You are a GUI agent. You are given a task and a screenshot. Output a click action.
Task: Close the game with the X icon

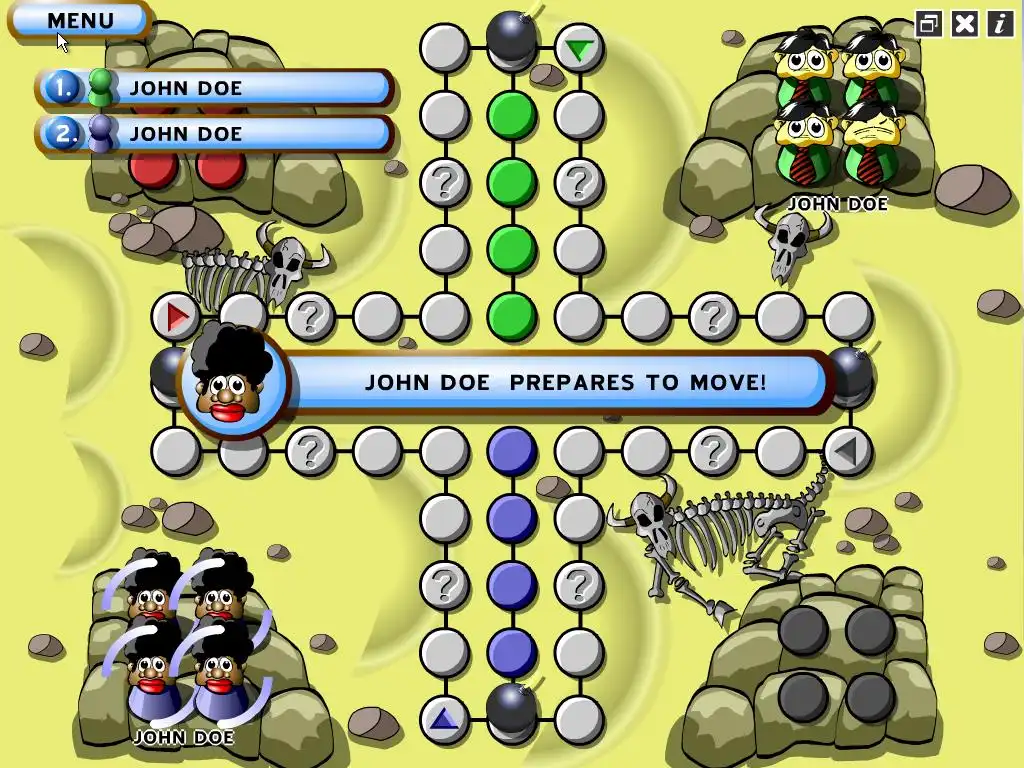point(964,24)
